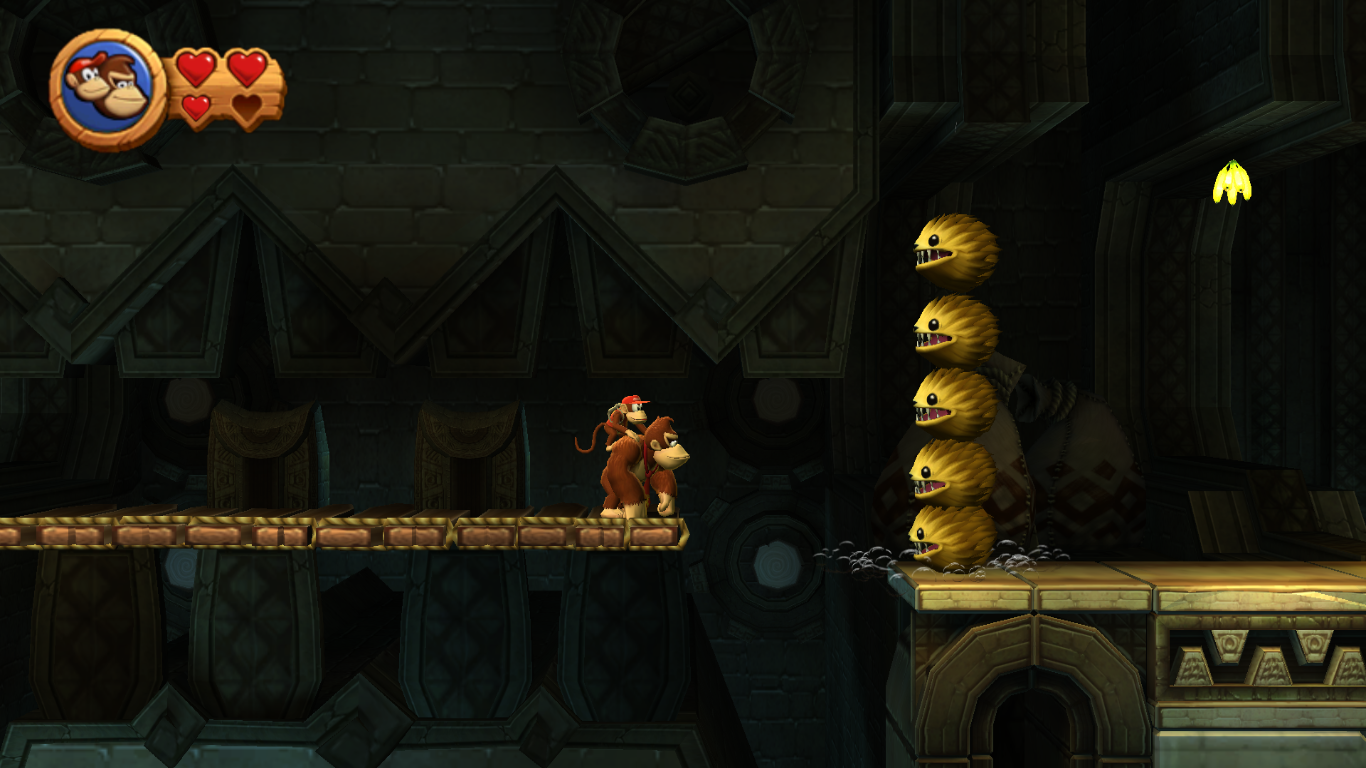Screen dimensions: 1366x768
Task: Click the Donkey Kong and Diddy portrait badge
Action: 108,88
